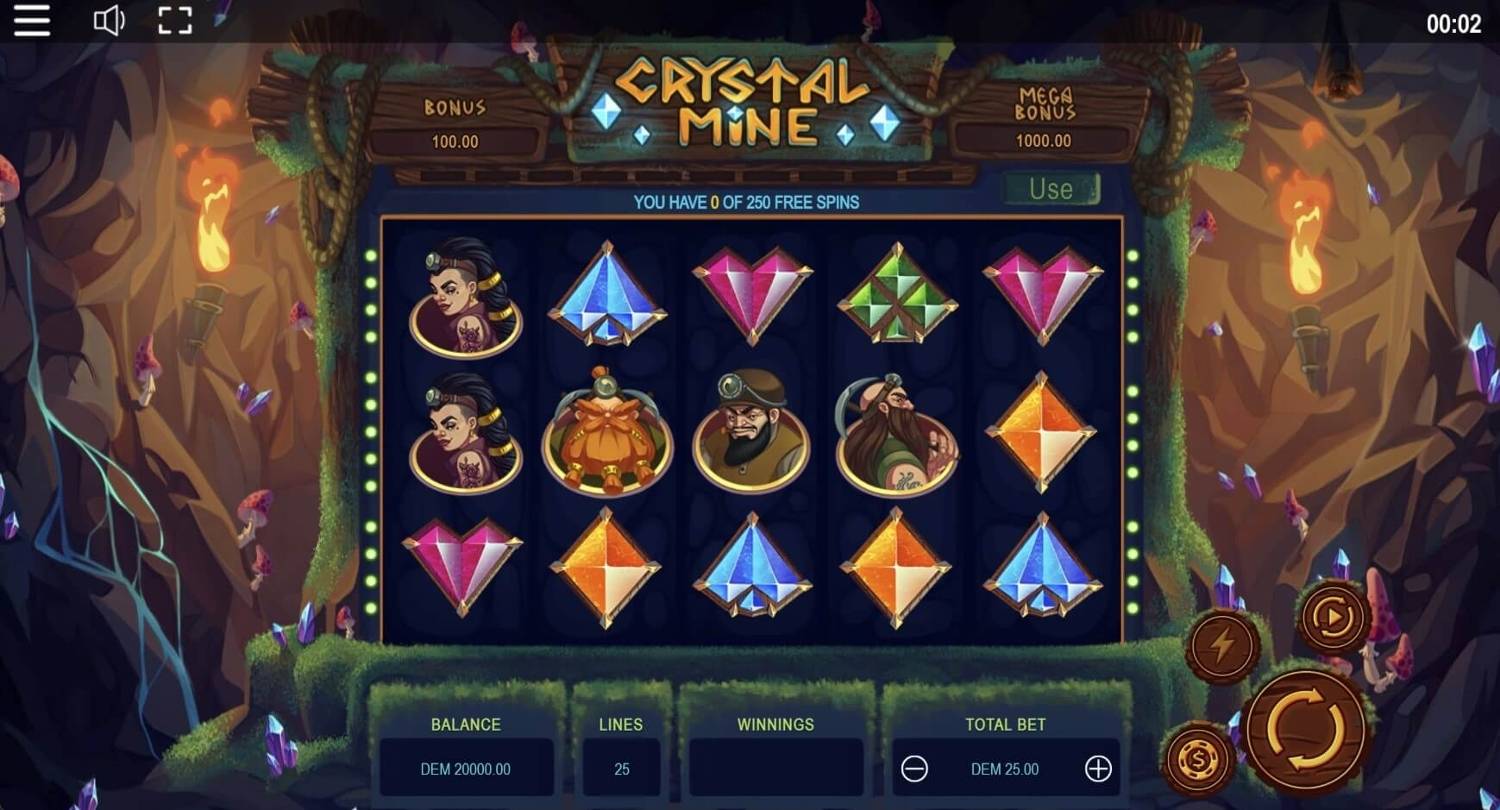Image resolution: width=1500 pixels, height=810 pixels.
Task: Click the Balance amount display
Action: coord(466,769)
